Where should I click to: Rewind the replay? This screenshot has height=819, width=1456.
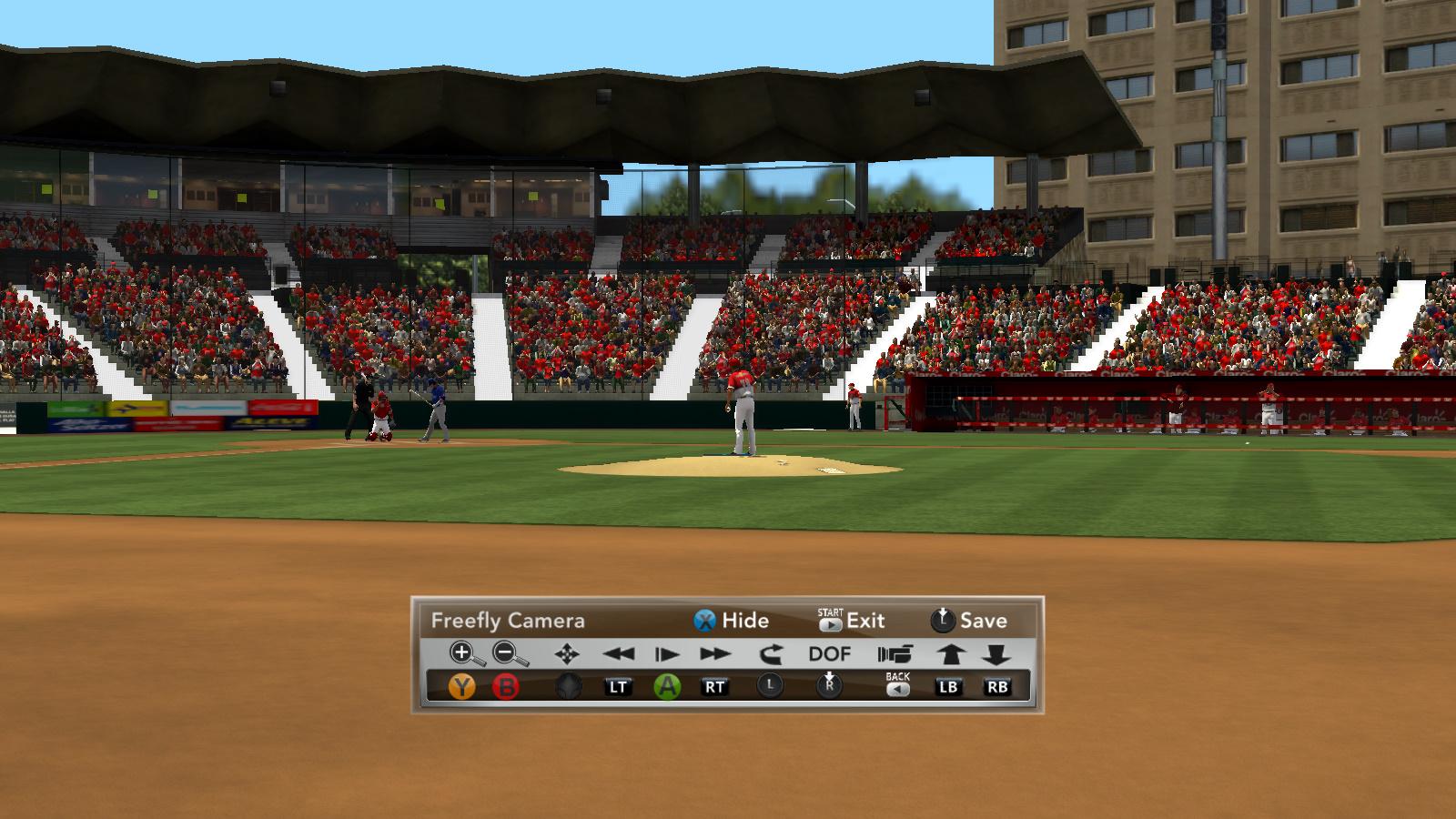coord(618,653)
